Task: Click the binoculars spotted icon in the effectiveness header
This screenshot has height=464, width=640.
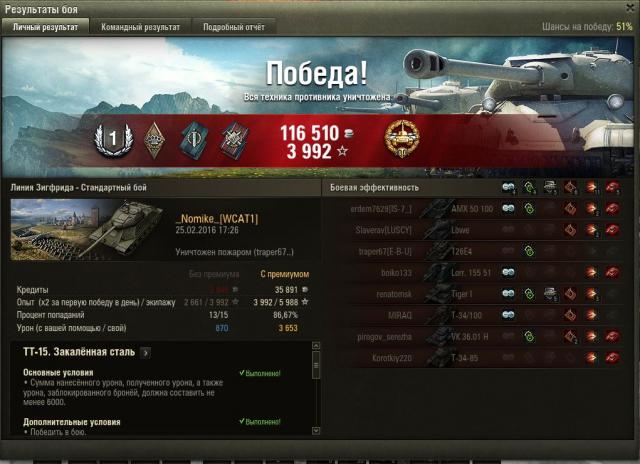Action: [x=508, y=187]
